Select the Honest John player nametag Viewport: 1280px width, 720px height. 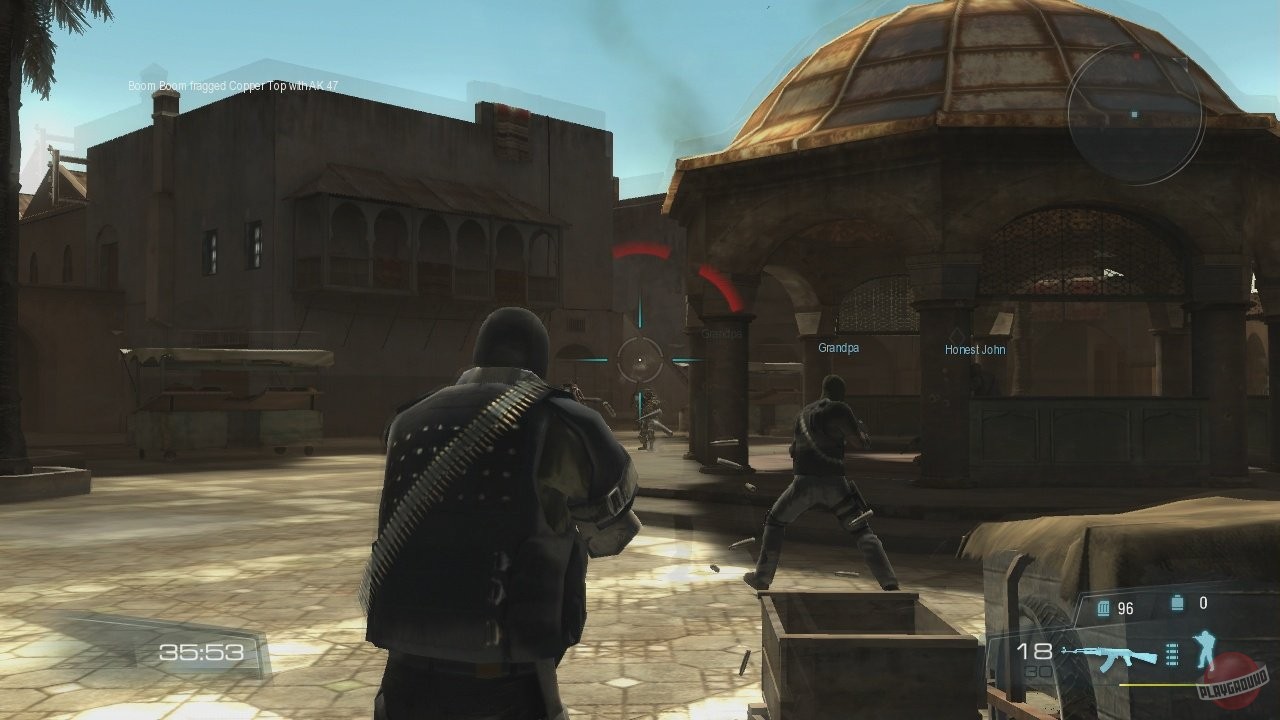point(975,350)
